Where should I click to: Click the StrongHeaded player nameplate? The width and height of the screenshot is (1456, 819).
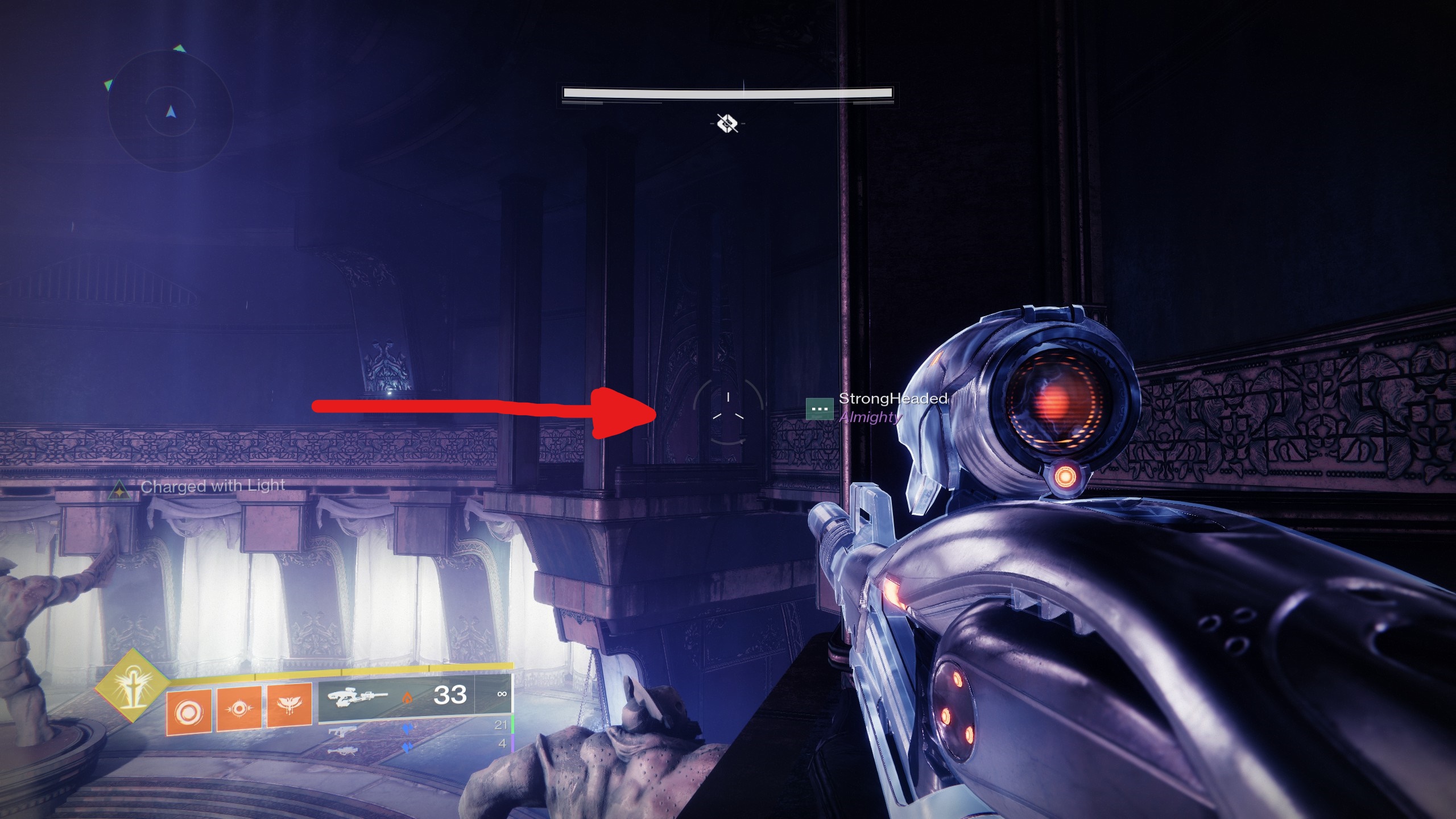(892, 399)
